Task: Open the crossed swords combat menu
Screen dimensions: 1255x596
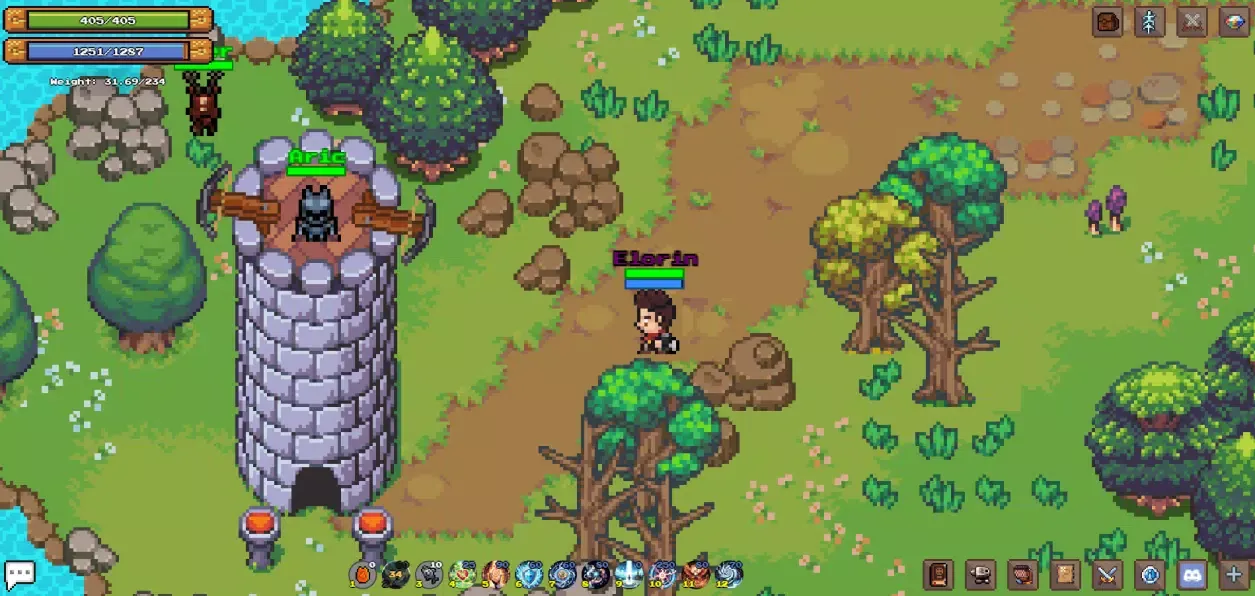Action: tap(1107, 575)
